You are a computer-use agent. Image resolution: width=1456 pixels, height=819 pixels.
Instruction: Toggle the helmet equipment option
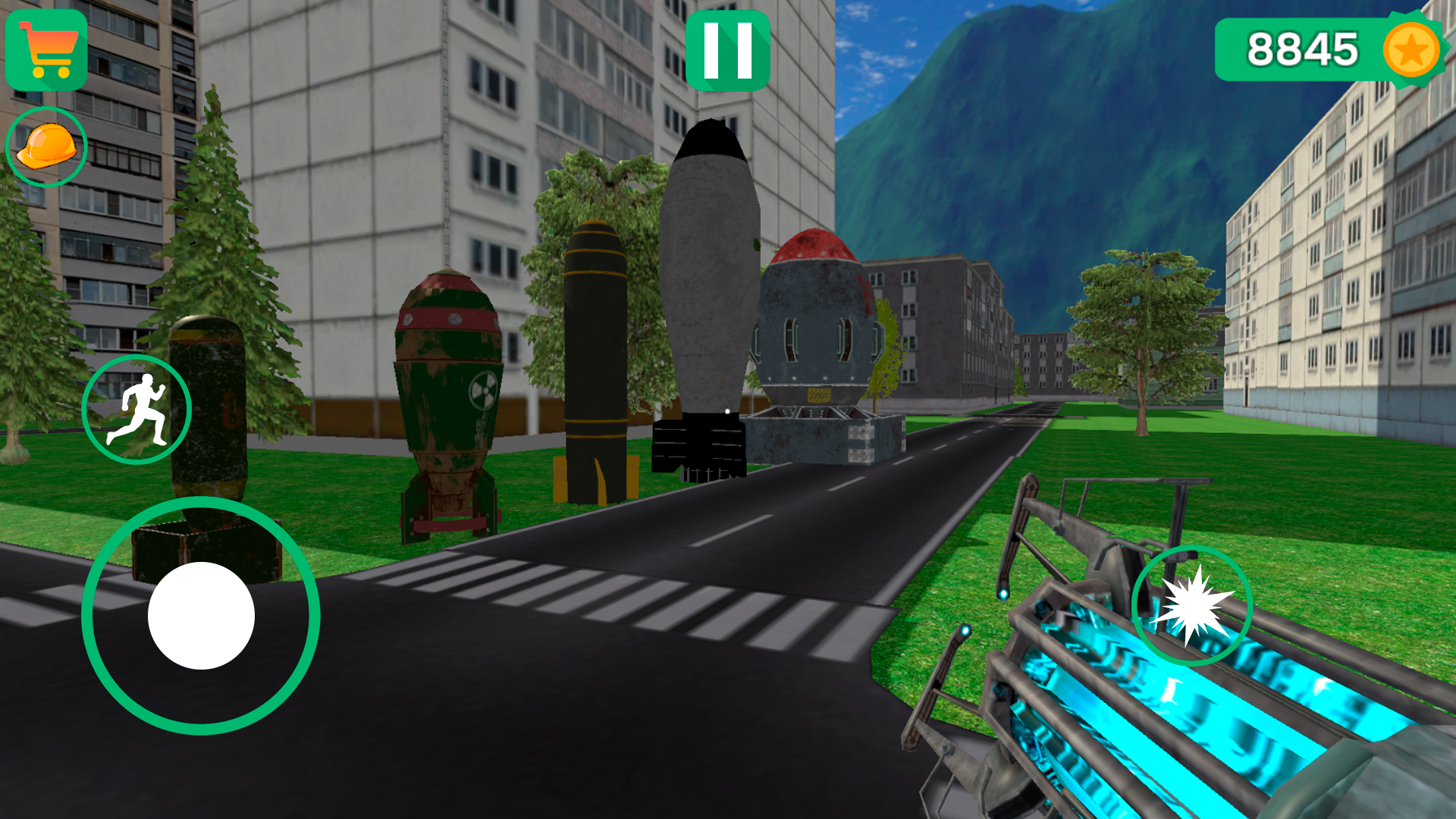(47, 146)
